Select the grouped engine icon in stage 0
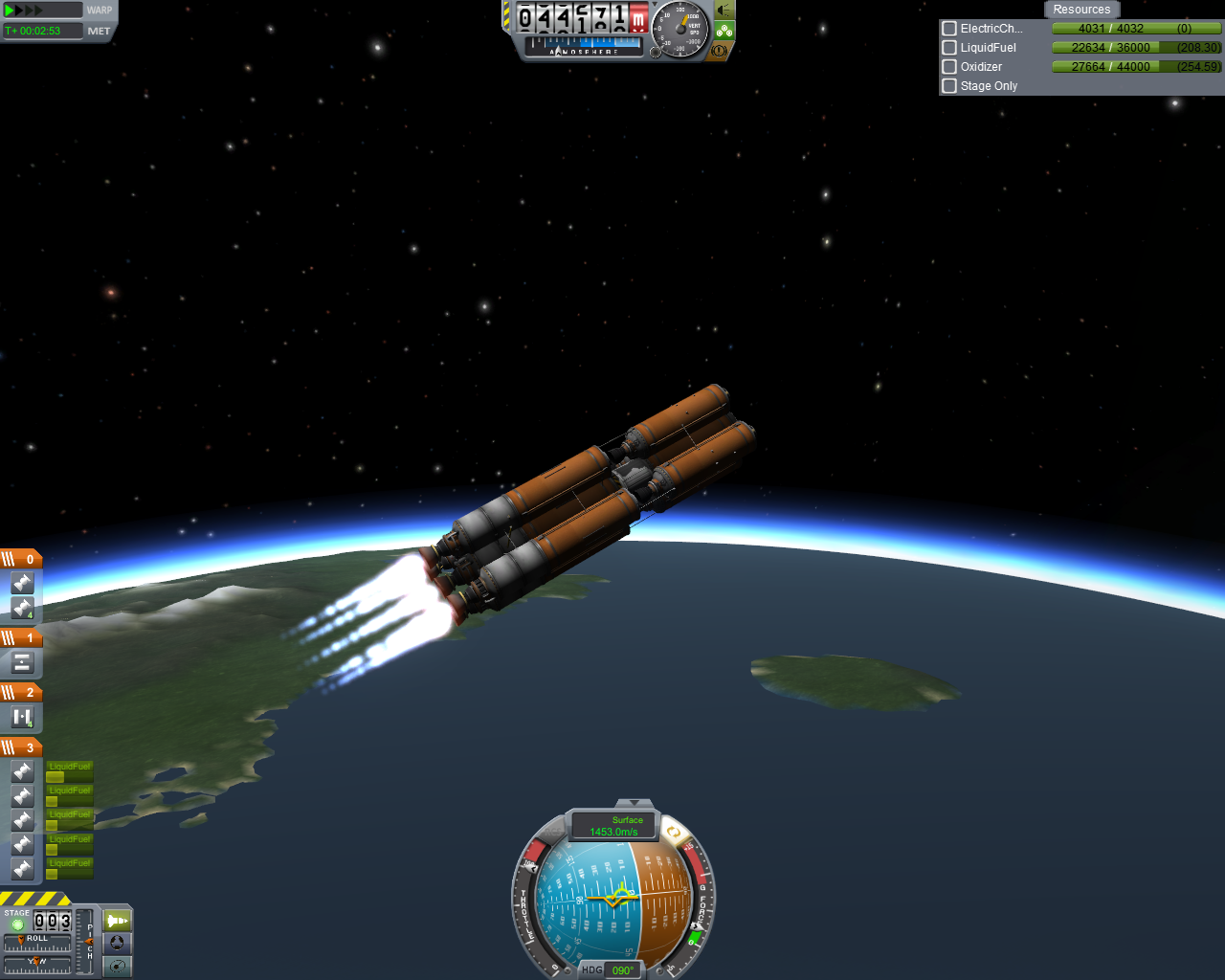Screen dimensions: 1225x980 pyautogui.click(x=22, y=608)
